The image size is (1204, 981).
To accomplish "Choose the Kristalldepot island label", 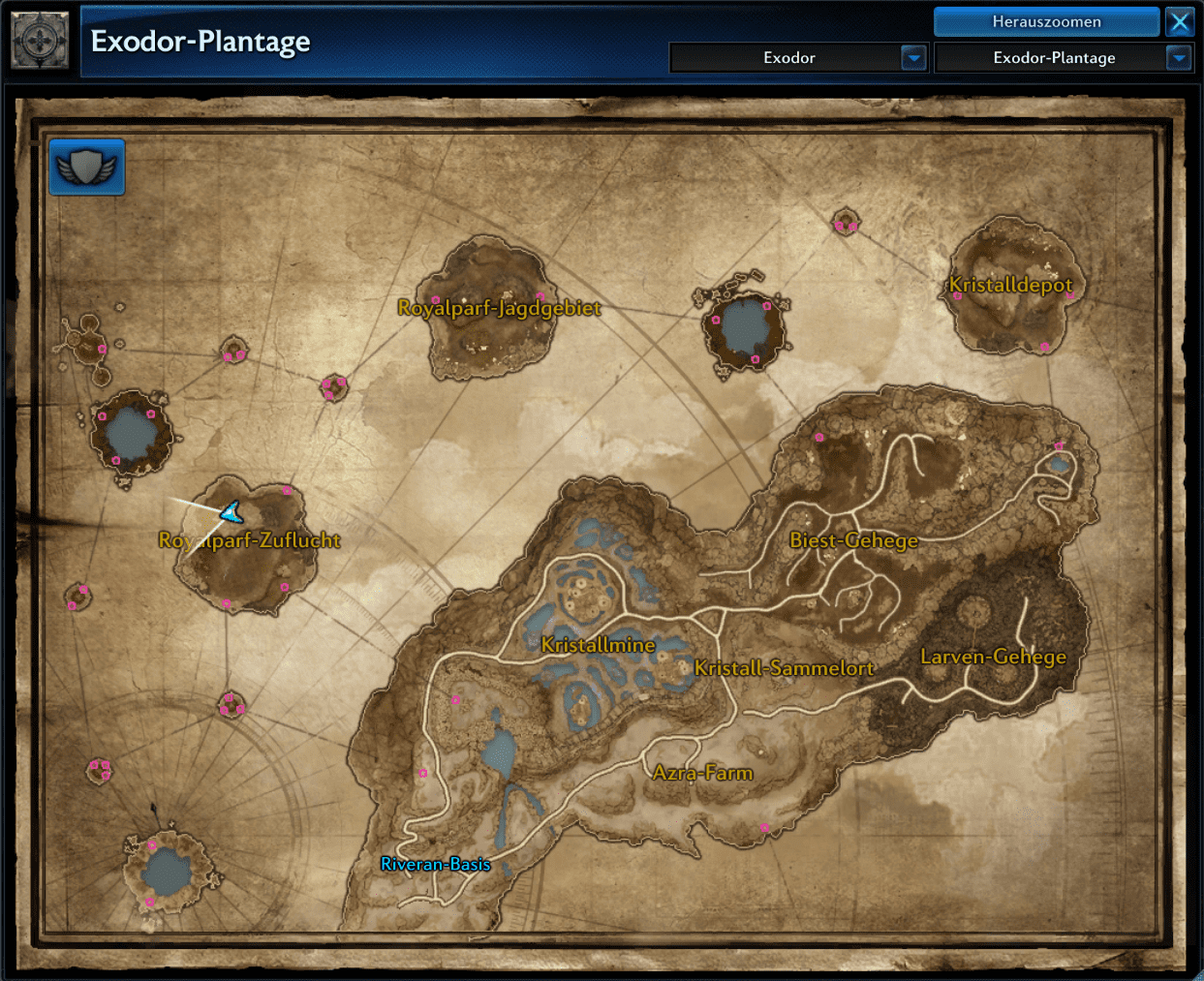I will tap(1010, 285).
